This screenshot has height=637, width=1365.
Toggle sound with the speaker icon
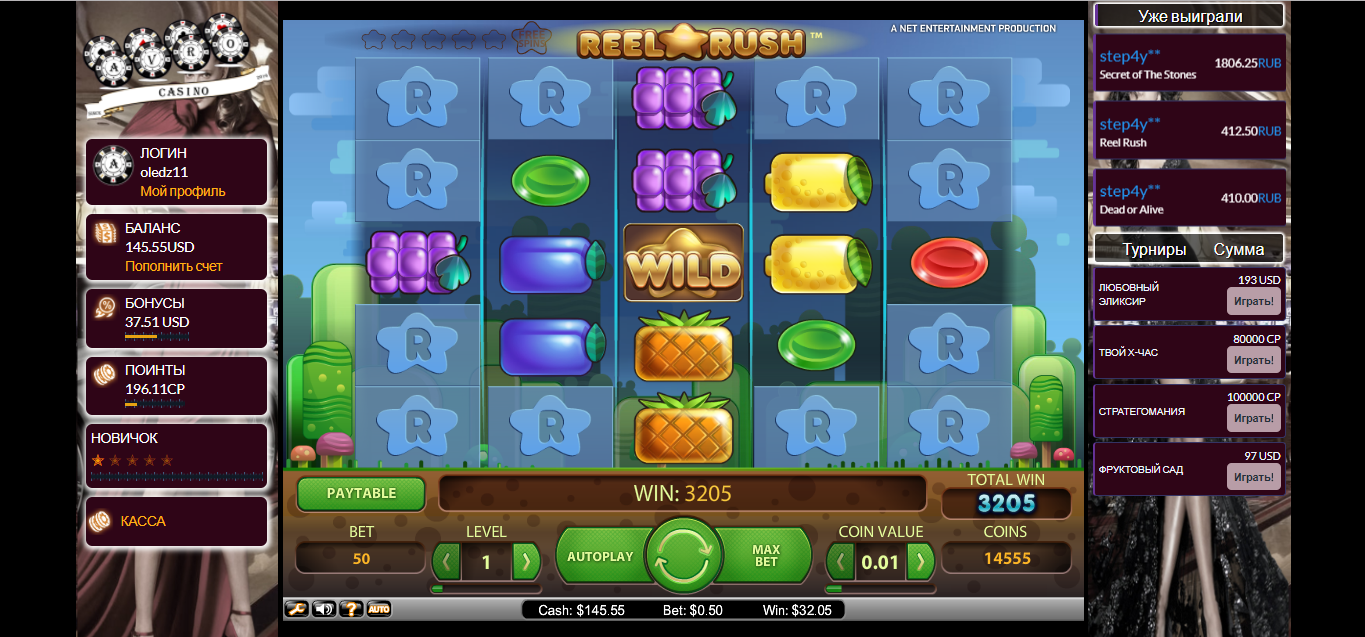pyautogui.click(x=324, y=609)
